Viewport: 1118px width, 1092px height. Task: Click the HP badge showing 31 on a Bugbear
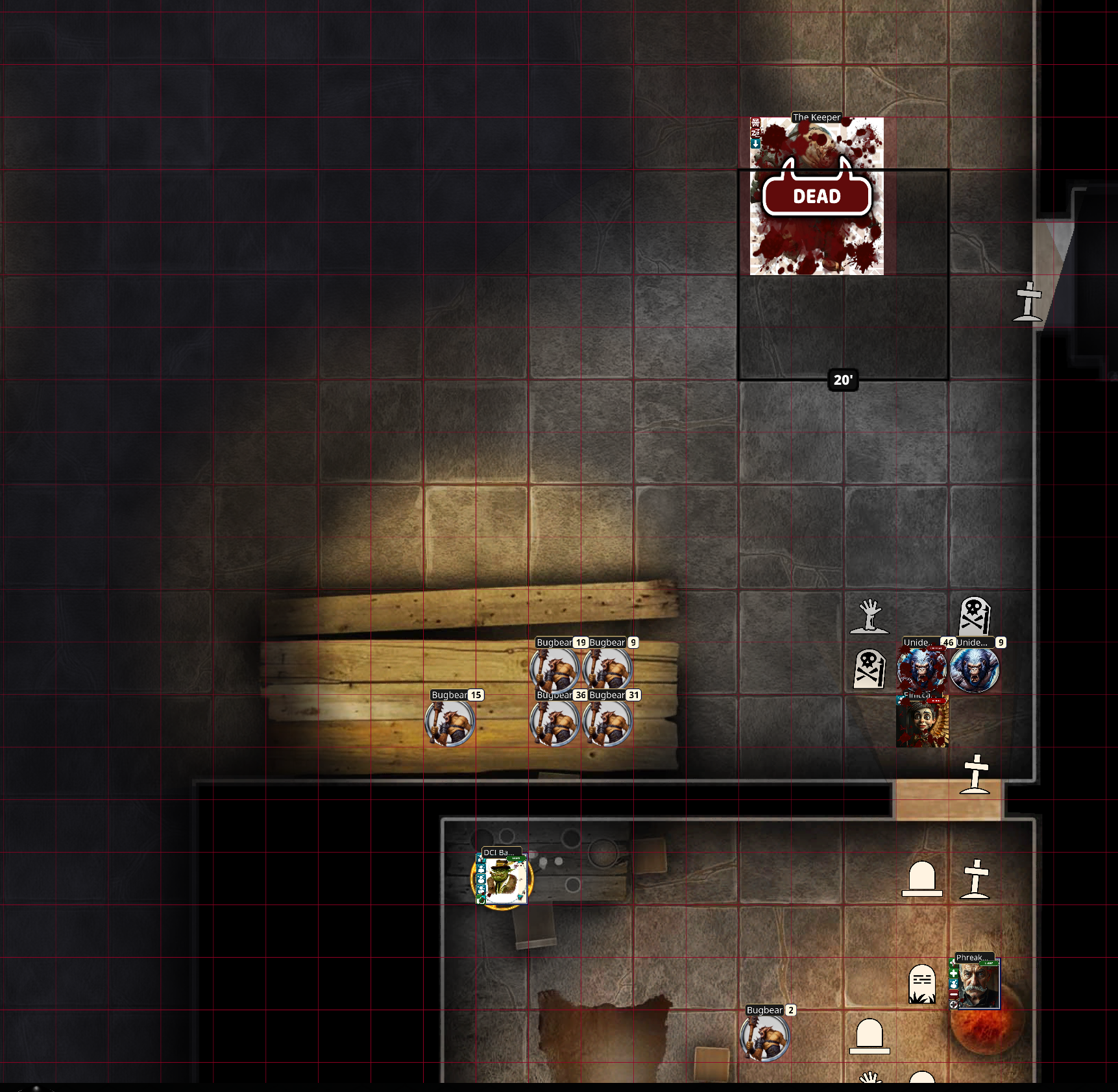coord(633,694)
